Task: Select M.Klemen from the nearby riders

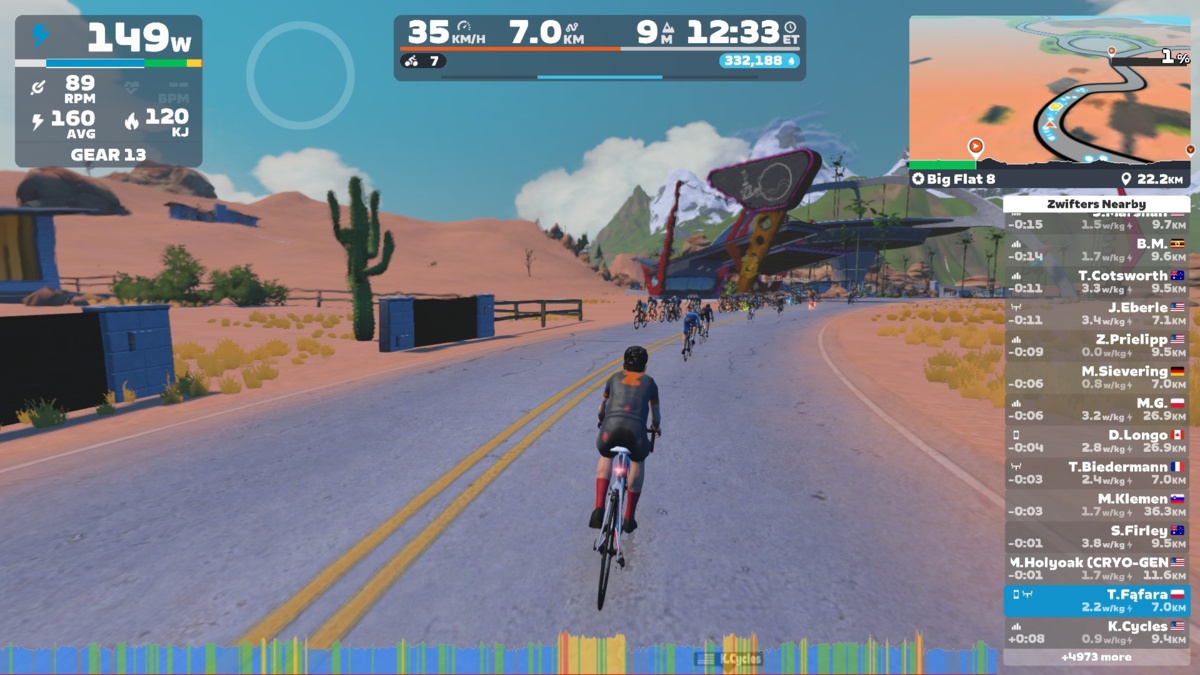Action: point(1097,505)
